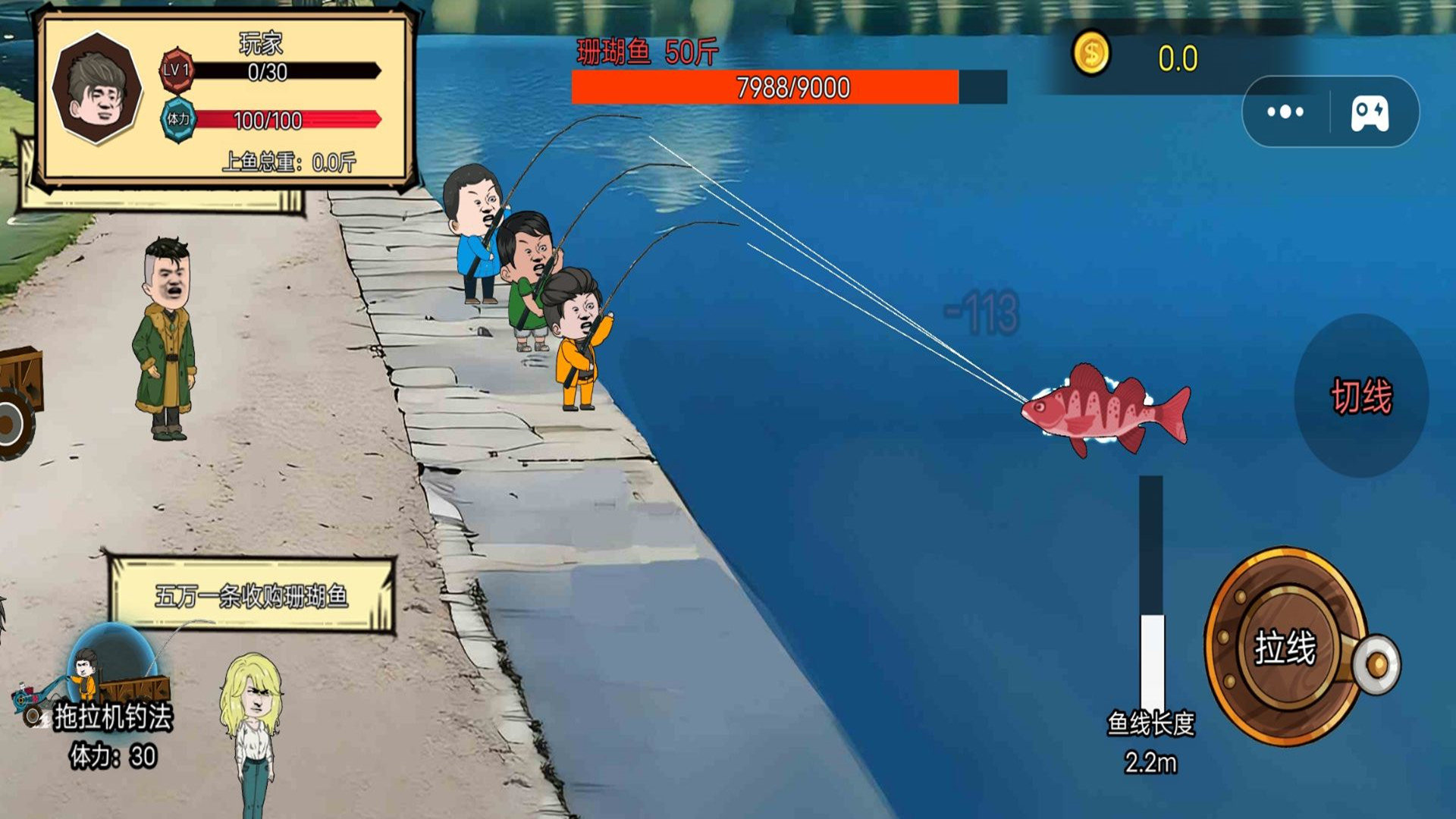The height and width of the screenshot is (819, 1456).
Task: Click the gold coin icon
Action: [x=1090, y=55]
